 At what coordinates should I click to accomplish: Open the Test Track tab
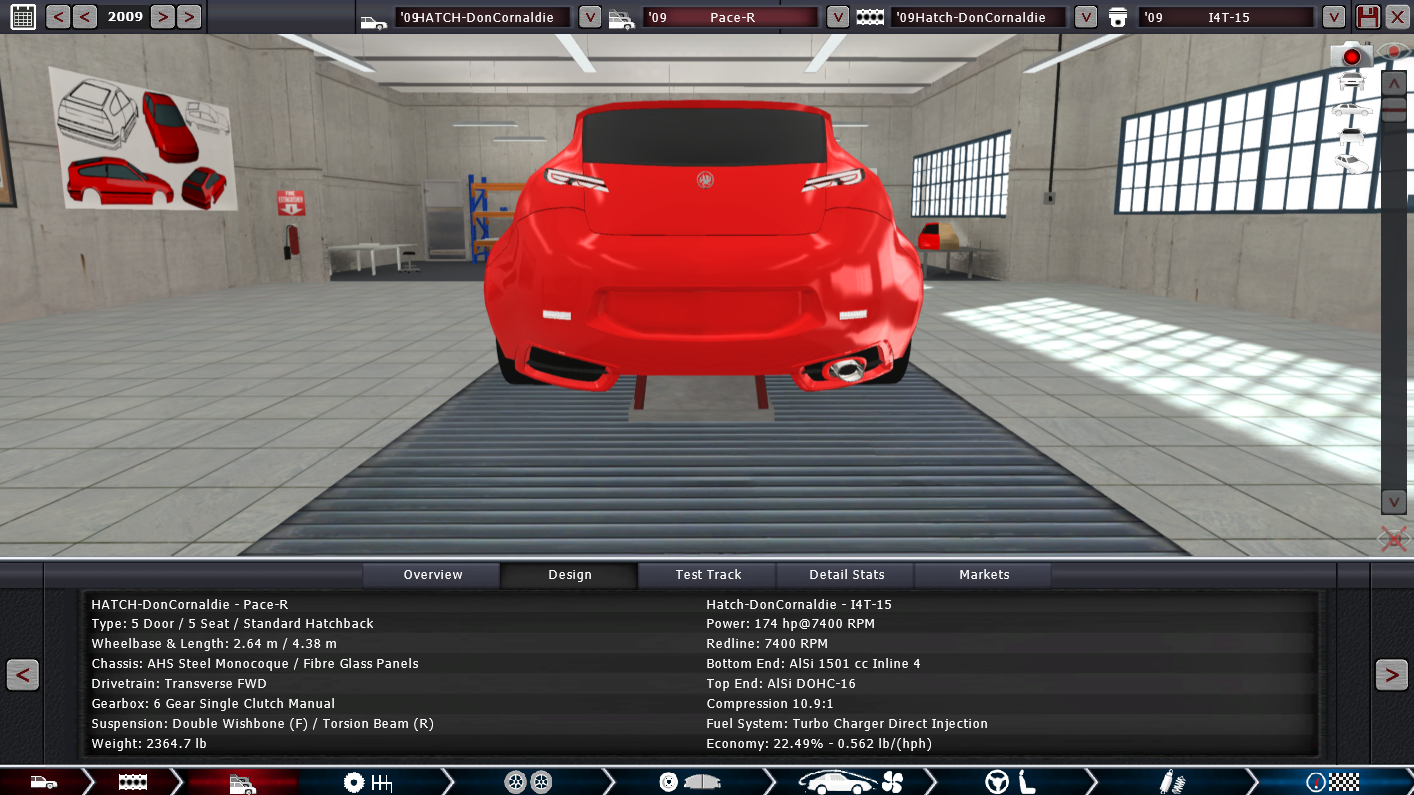(708, 575)
